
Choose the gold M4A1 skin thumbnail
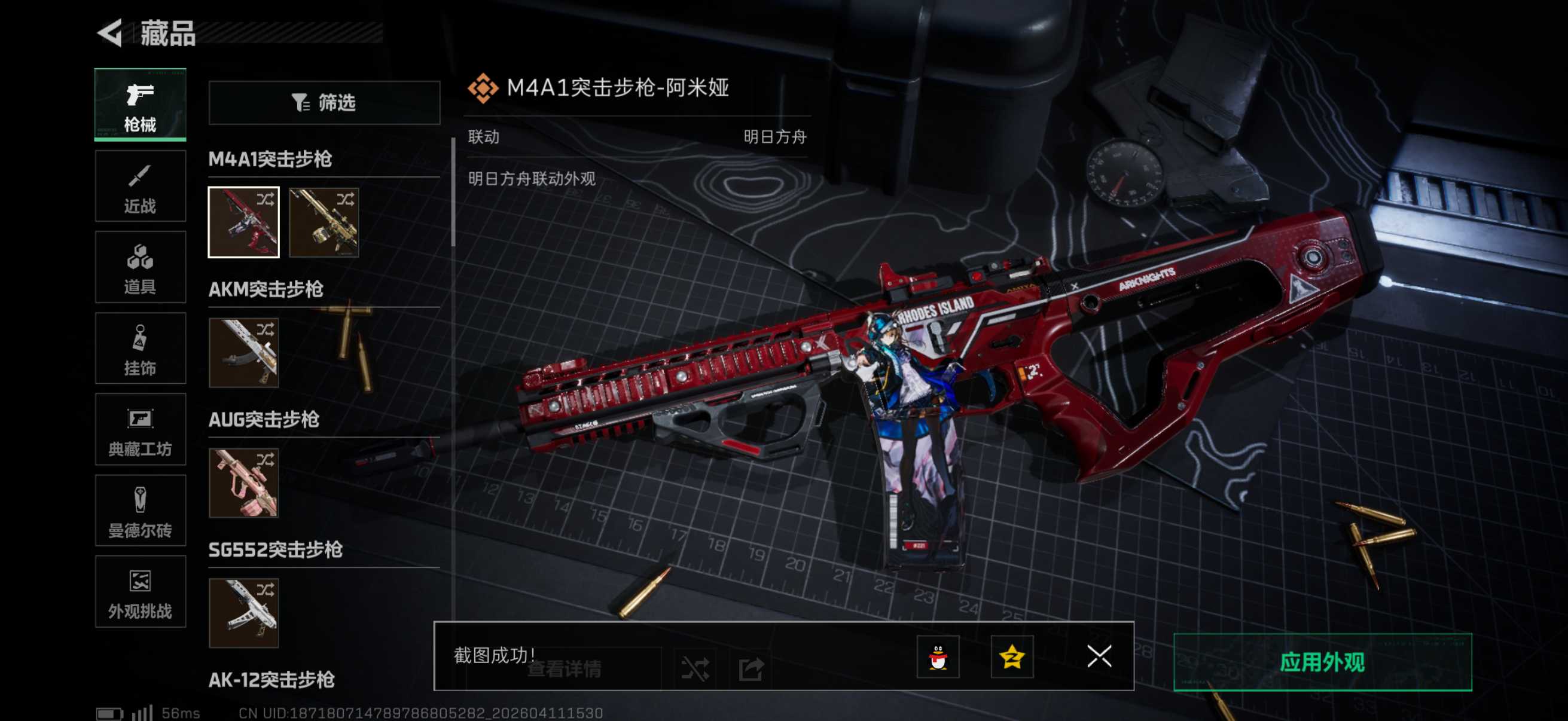[324, 222]
